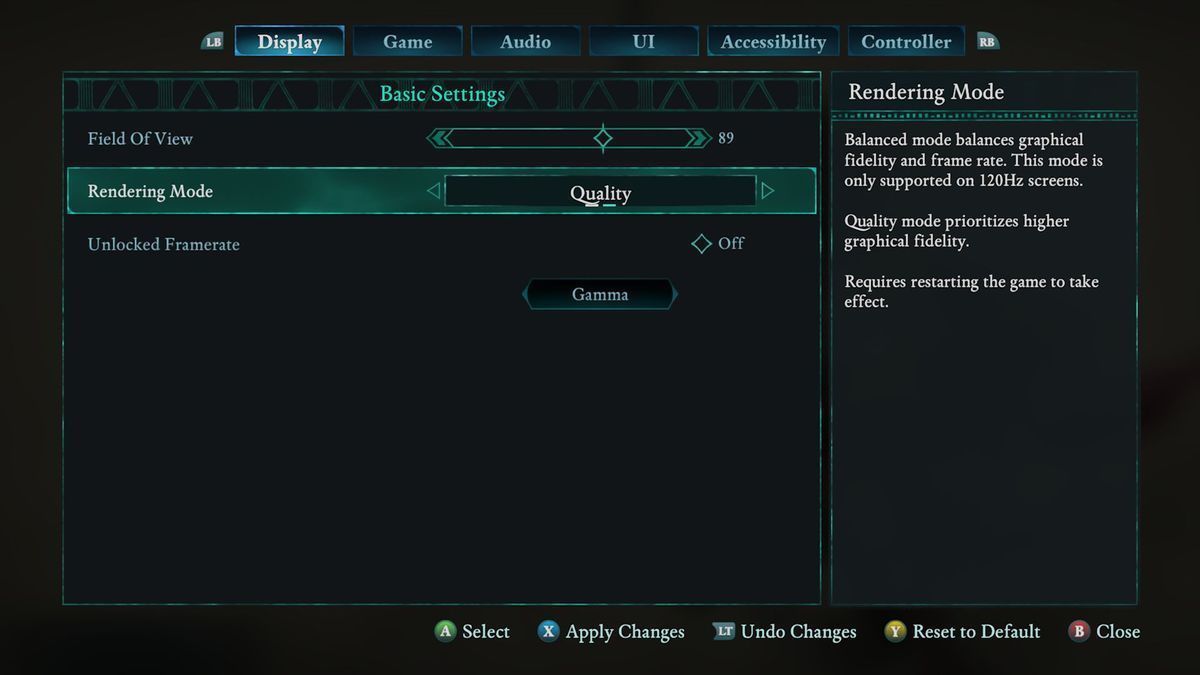Close the settings menu
The image size is (1200, 675).
pos(1105,632)
